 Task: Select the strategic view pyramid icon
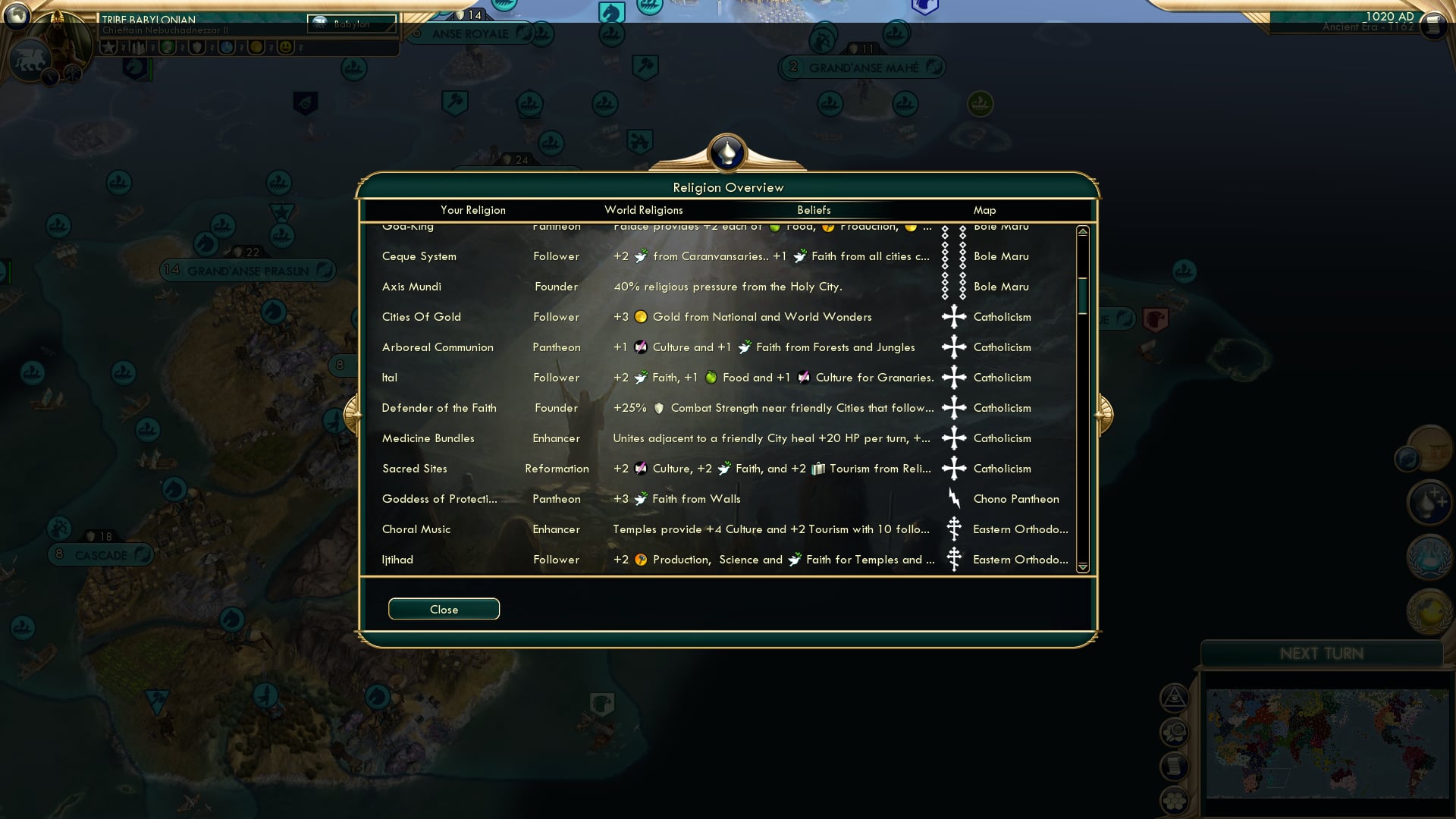(x=1175, y=698)
